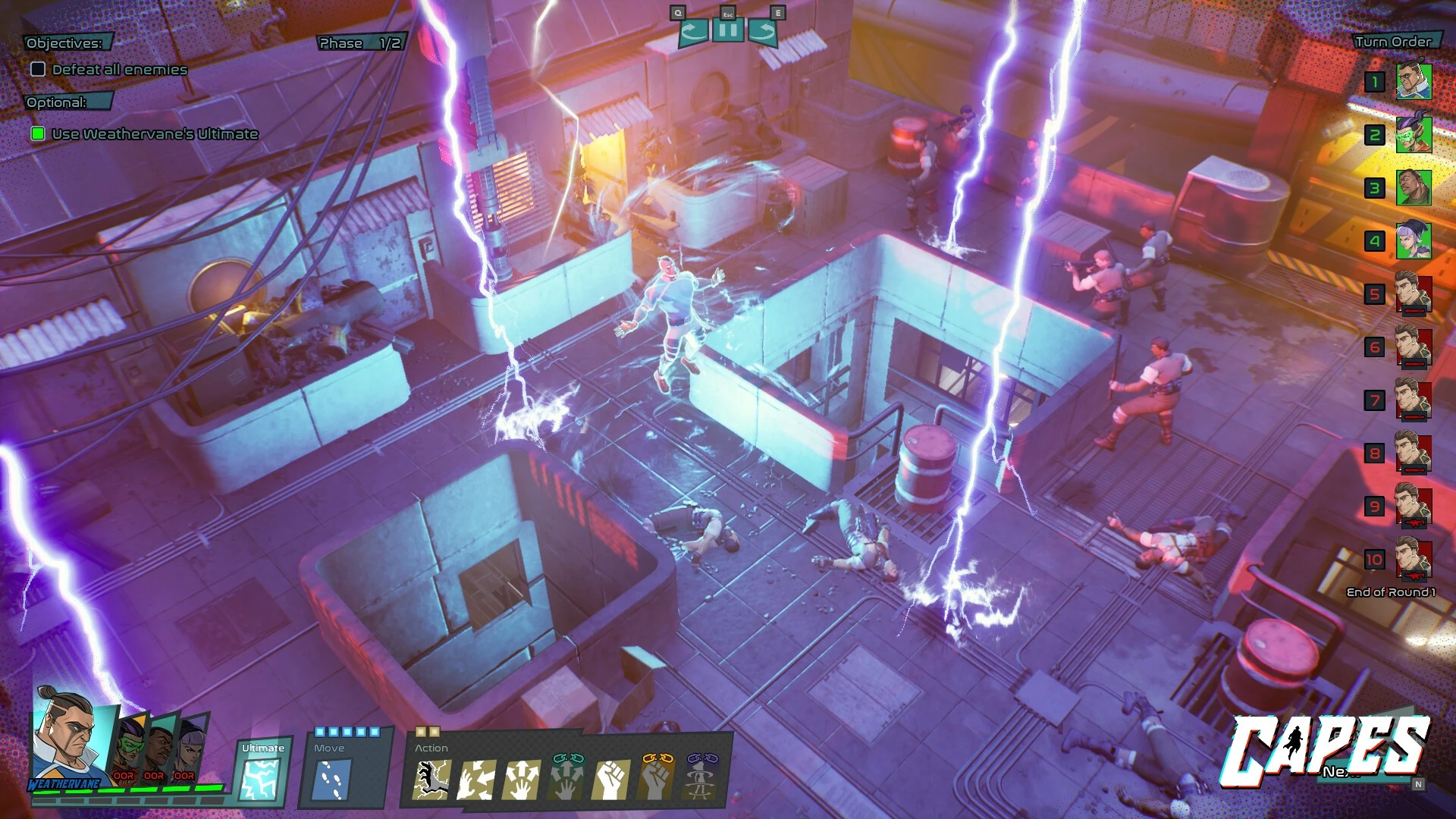Activate Weathervane's Ultimate lightning ability
The width and height of the screenshot is (1456, 819).
260,778
